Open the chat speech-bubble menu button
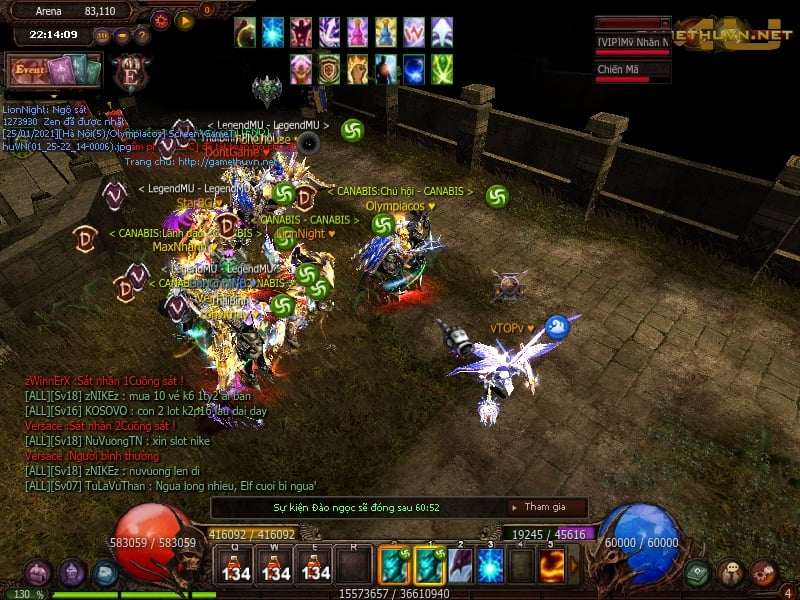This screenshot has width=800, height=600. (730, 573)
